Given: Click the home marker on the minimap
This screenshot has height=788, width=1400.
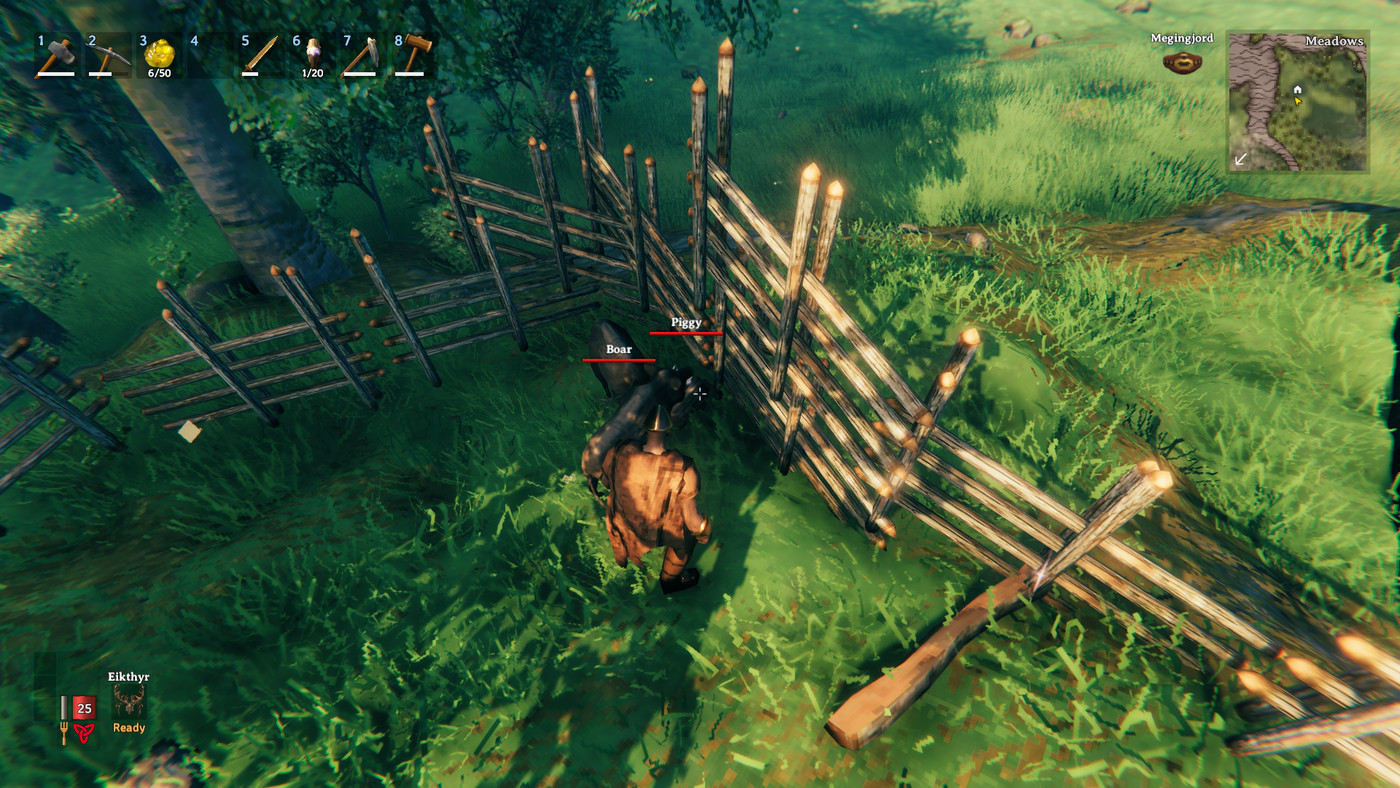Looking at the screenshot, I should pyautogui.click(x=1299, y=89).
